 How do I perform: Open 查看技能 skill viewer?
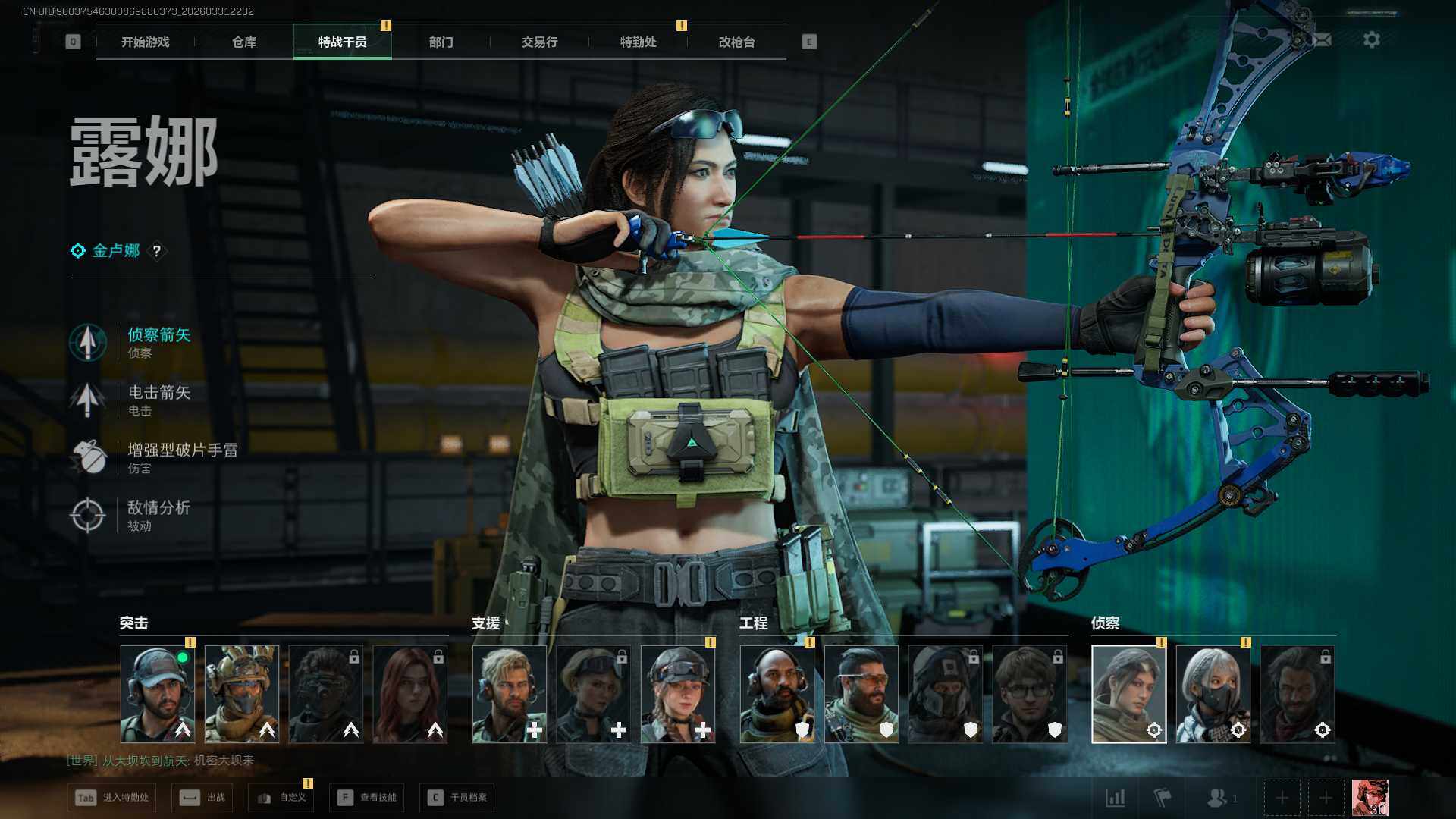(367, 798)
